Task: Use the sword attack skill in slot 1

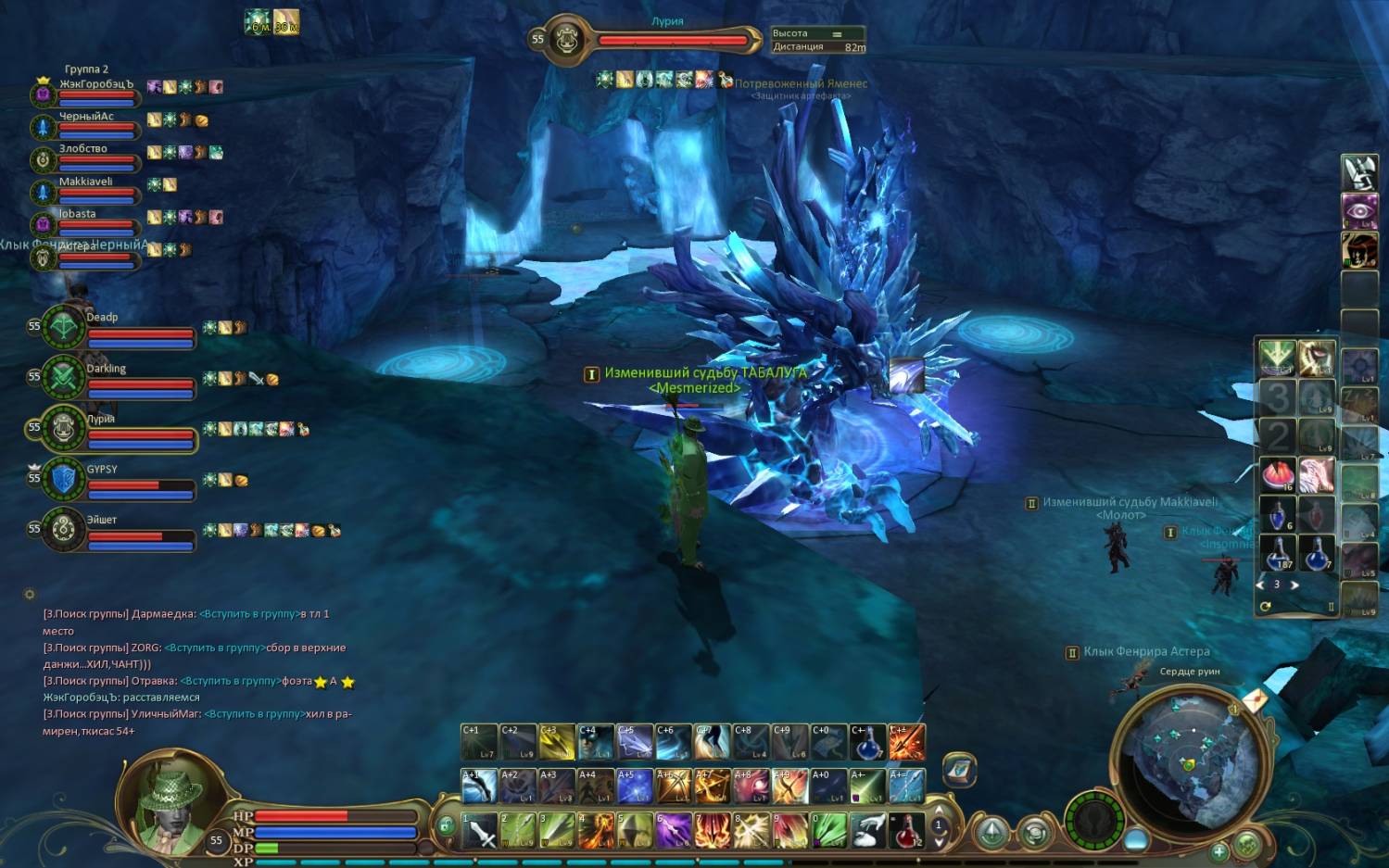Action: tap(479, 830)
